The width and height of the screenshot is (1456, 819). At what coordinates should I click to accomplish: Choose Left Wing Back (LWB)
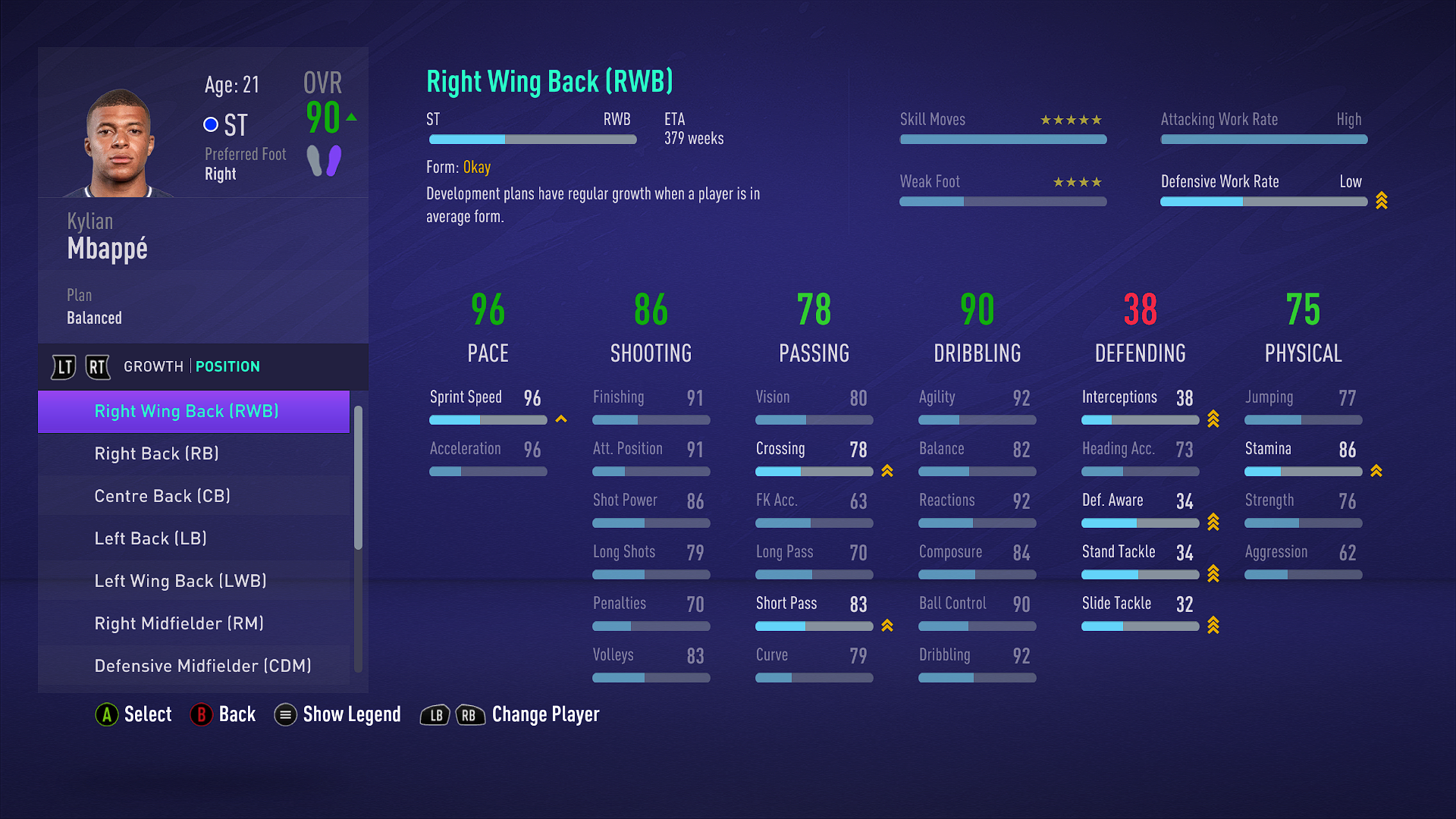click(x=180, y=582)
